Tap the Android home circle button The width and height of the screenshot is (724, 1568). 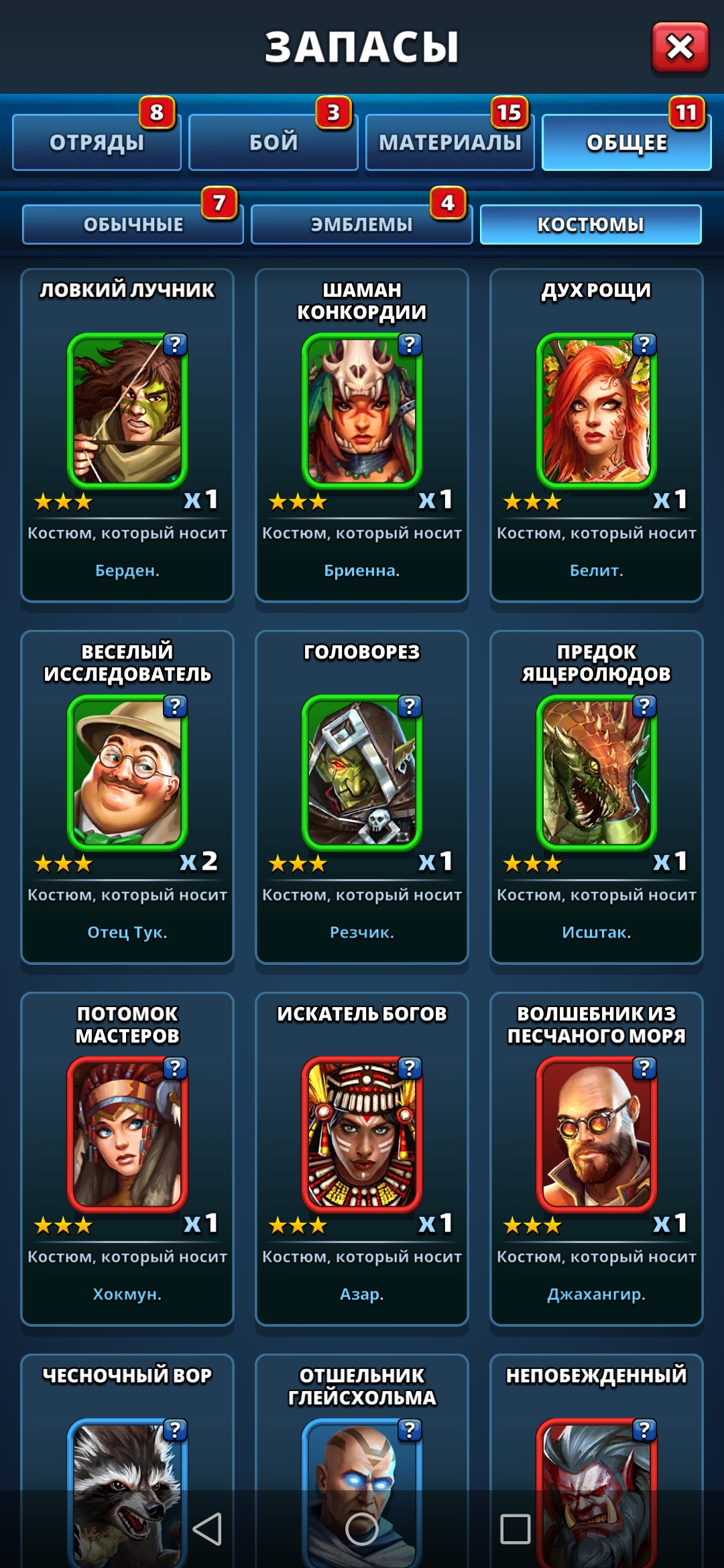click(362, 1529)
